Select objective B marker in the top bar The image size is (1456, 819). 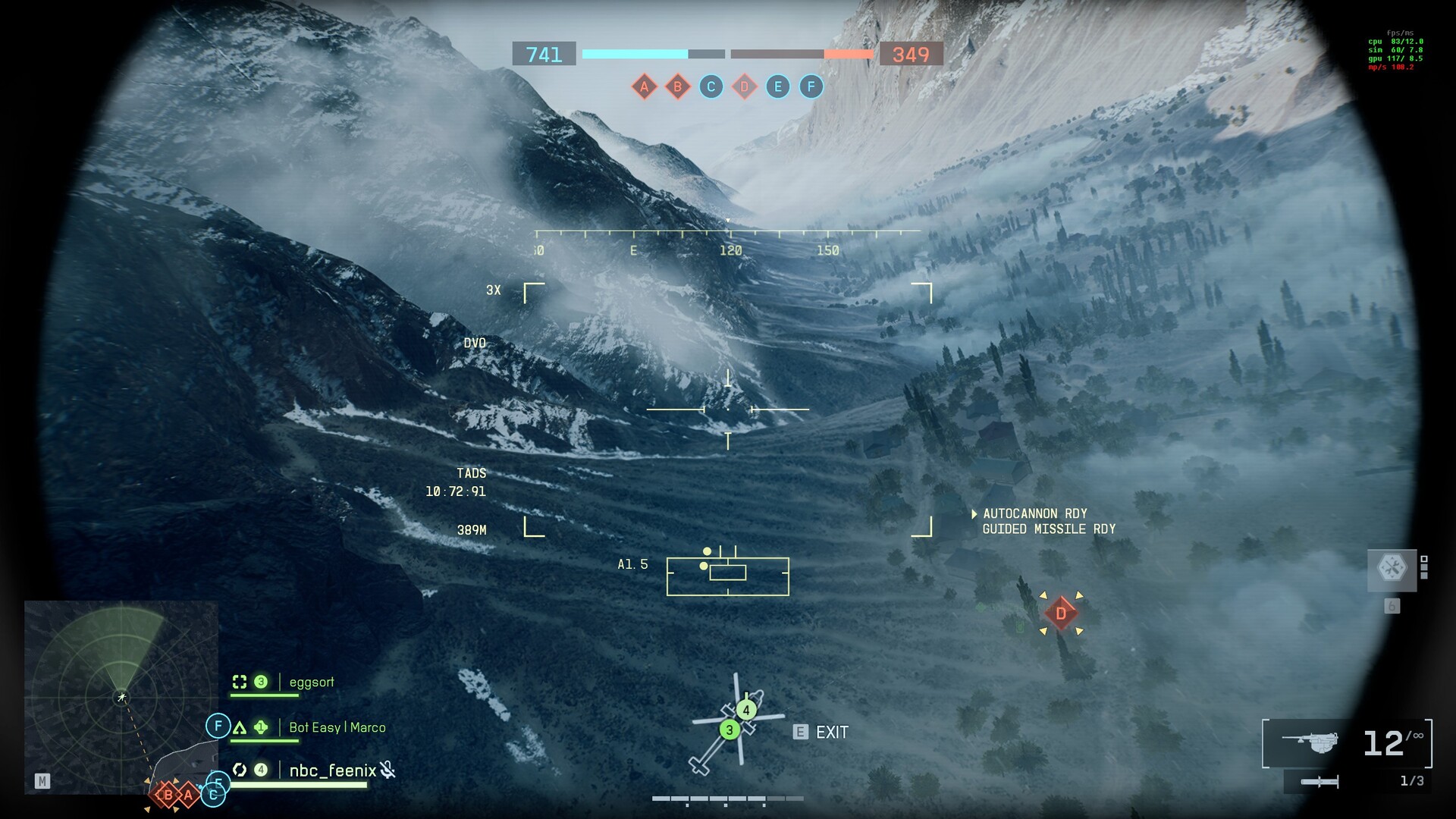[677, 86]
